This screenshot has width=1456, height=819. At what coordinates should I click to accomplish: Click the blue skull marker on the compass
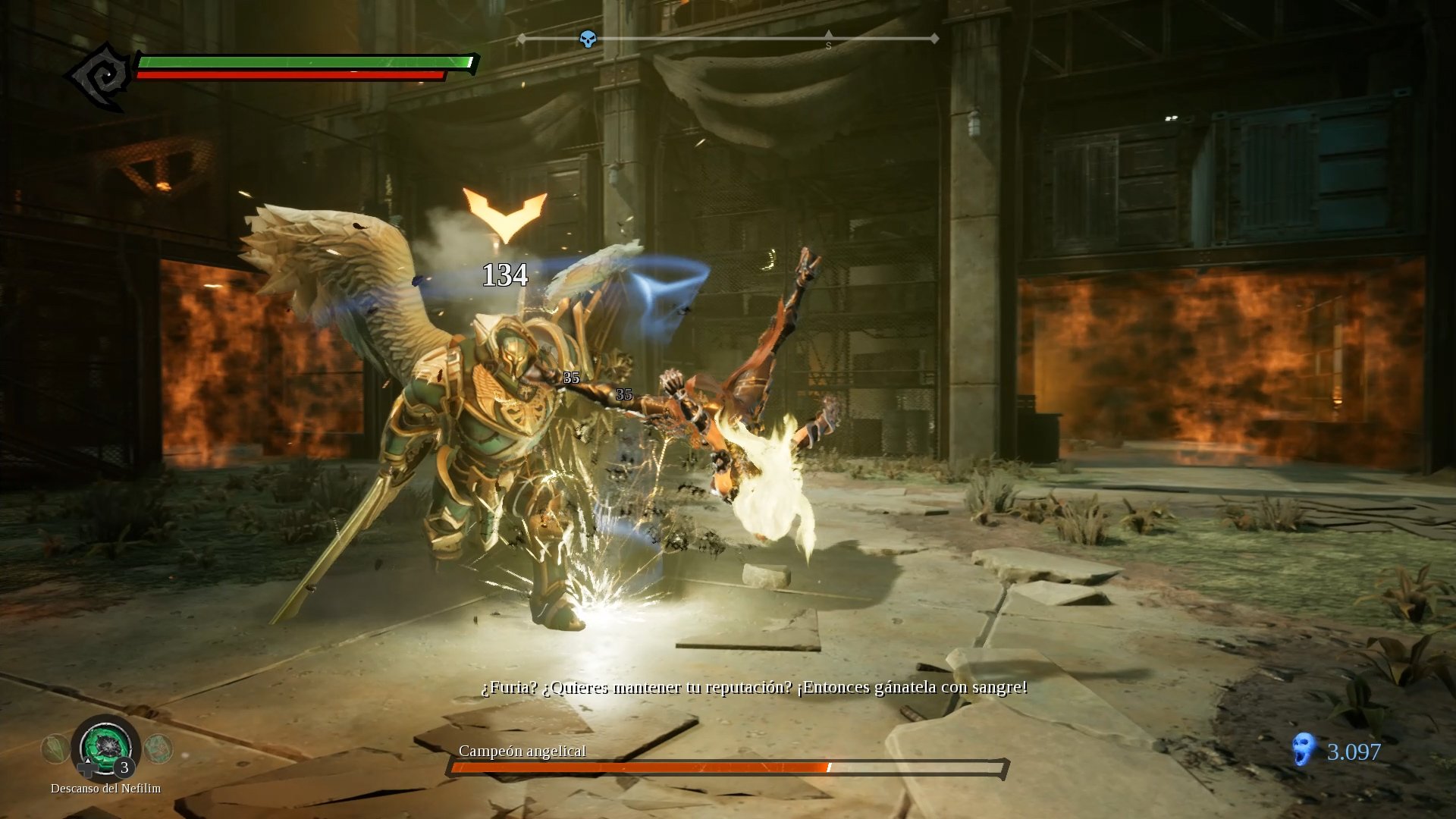(x=588, y=39)
